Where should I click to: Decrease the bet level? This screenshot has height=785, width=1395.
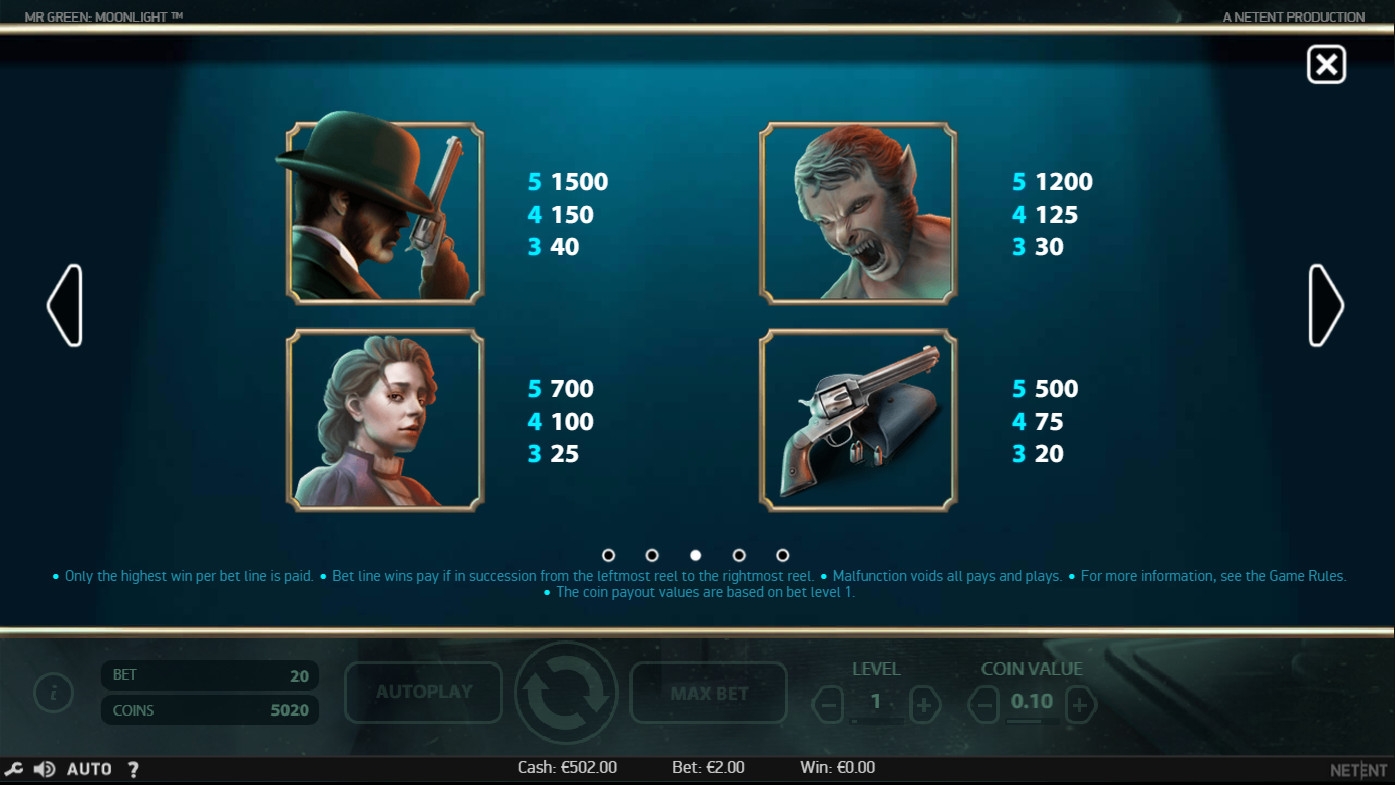tap(828, 706)
